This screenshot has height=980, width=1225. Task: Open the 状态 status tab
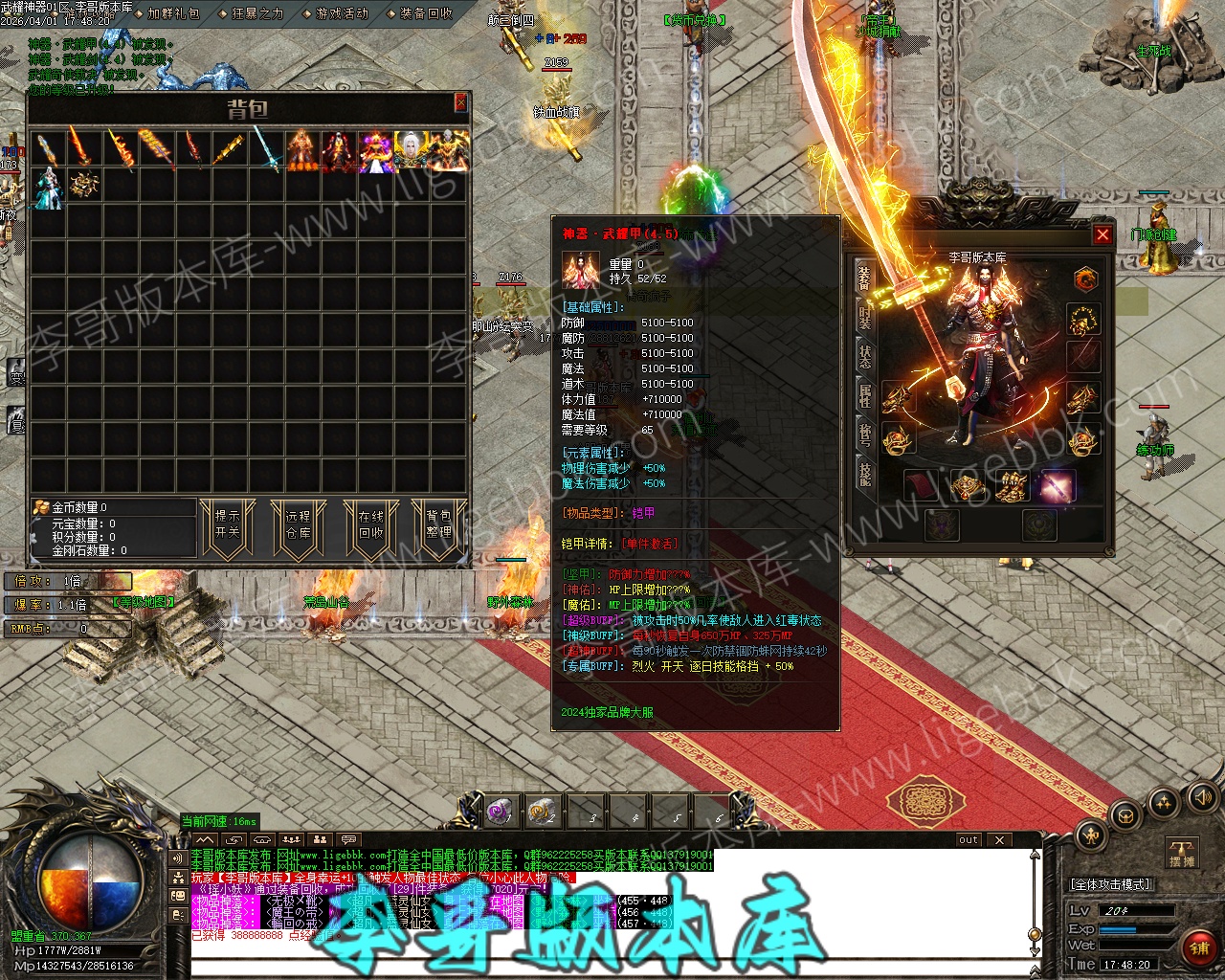tap(865, 355)
